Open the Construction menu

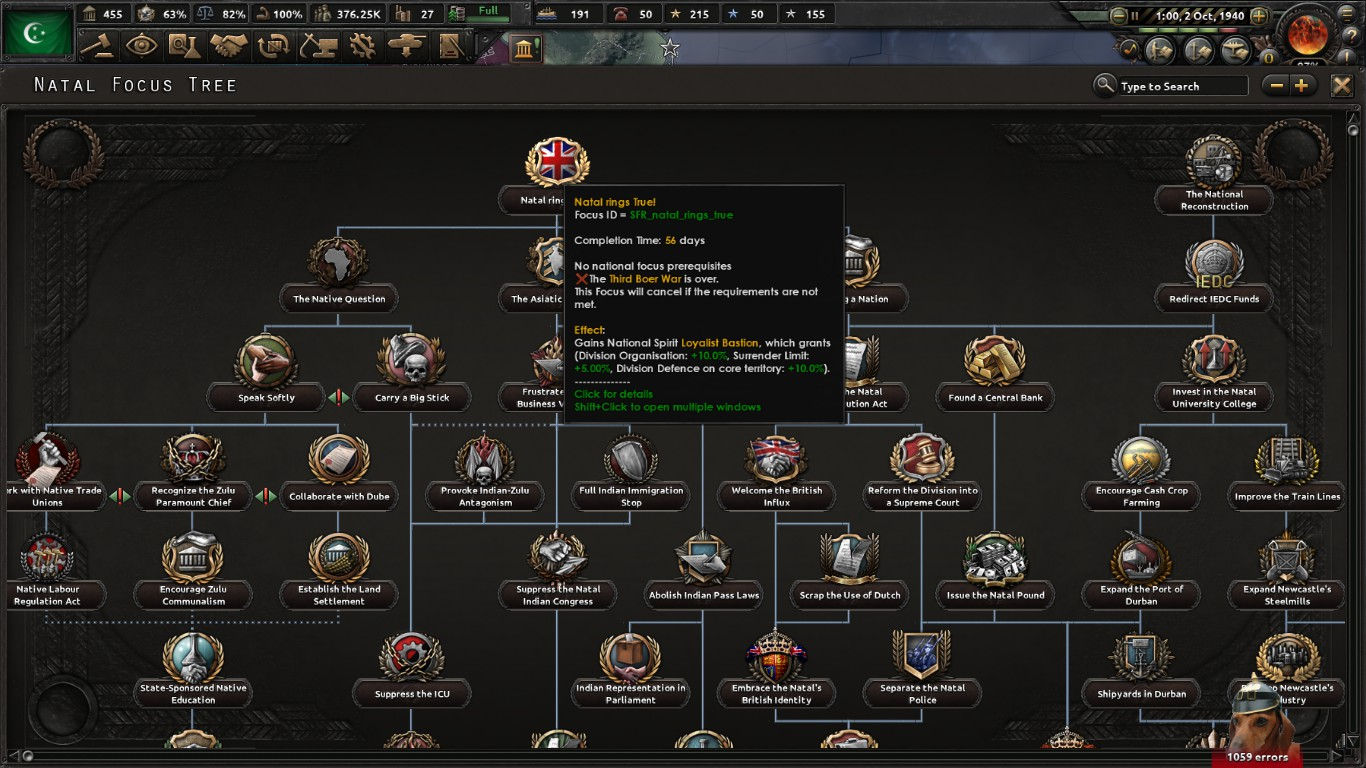[x=318, y=46]
